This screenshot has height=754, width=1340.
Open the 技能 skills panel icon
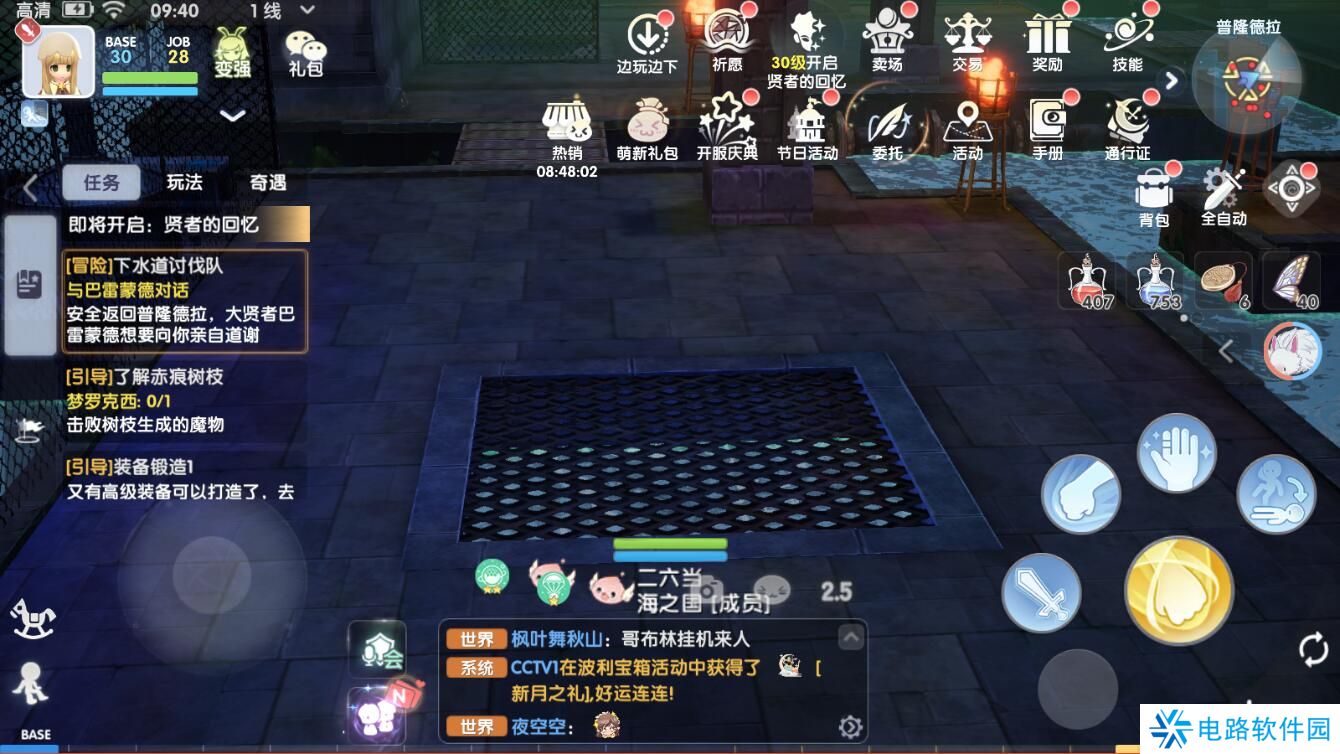pos(1128,45)
